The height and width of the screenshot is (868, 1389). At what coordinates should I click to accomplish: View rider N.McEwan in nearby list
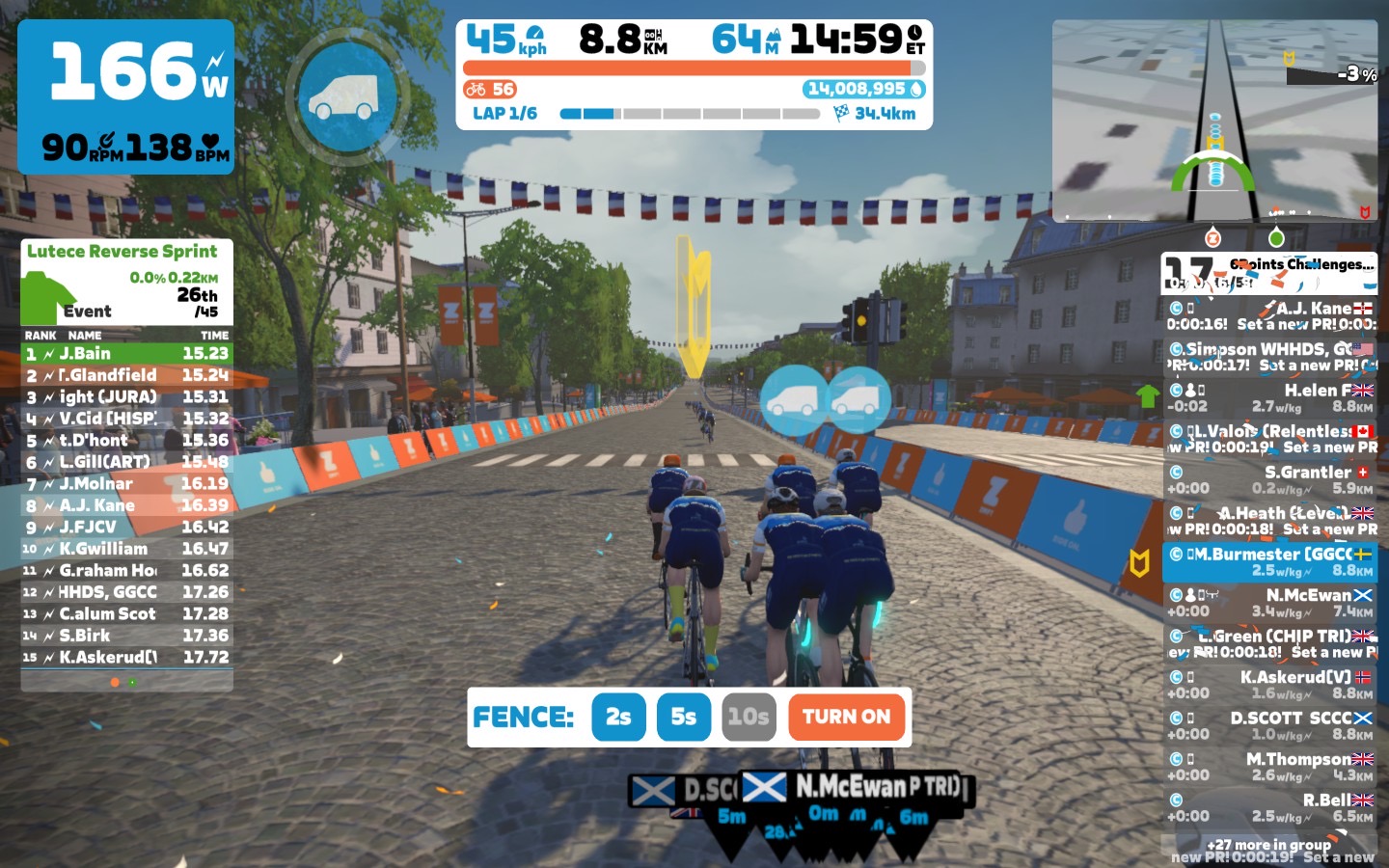(x=1269, y=603)
